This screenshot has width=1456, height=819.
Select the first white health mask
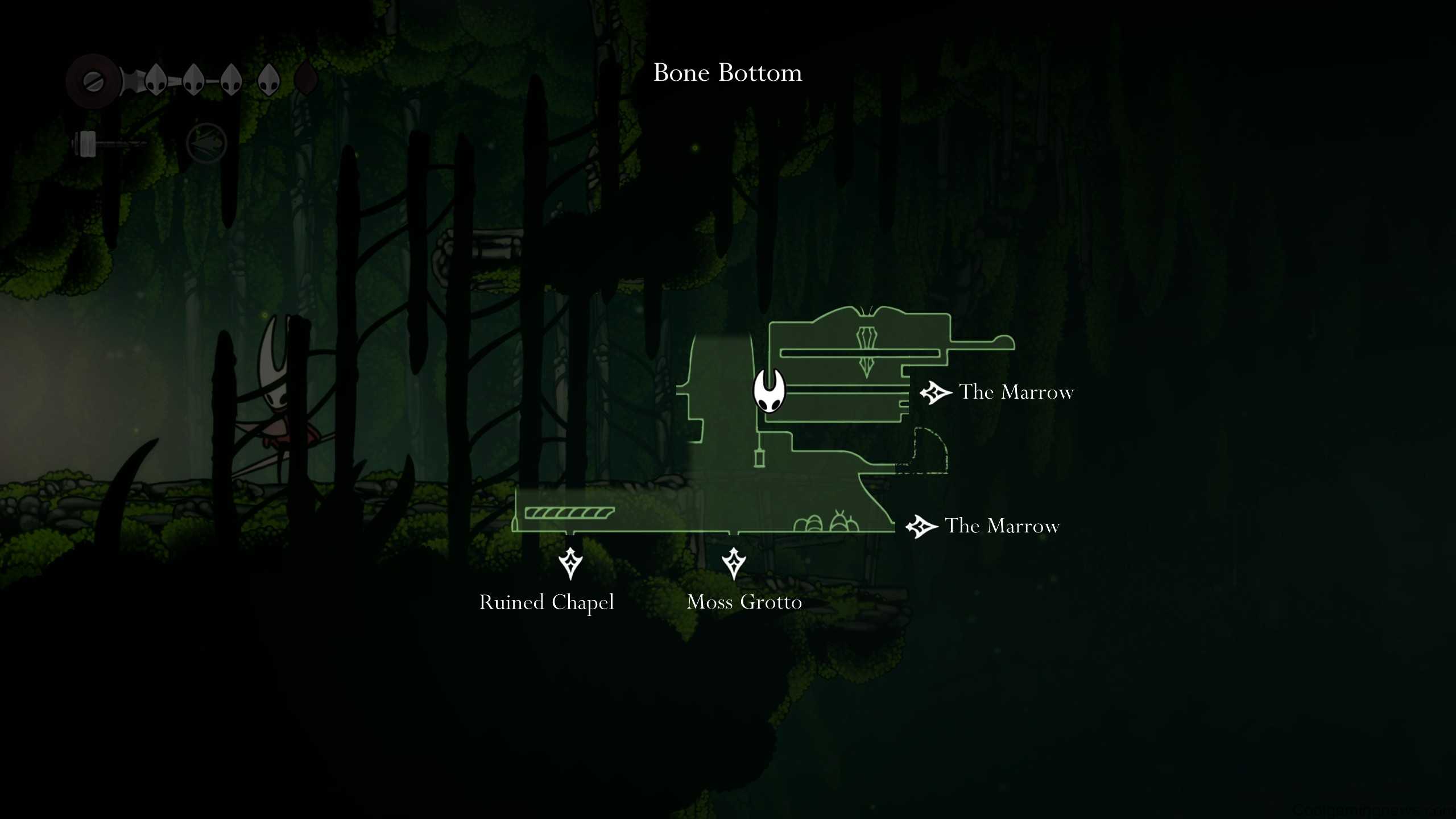tap(156, 78)
